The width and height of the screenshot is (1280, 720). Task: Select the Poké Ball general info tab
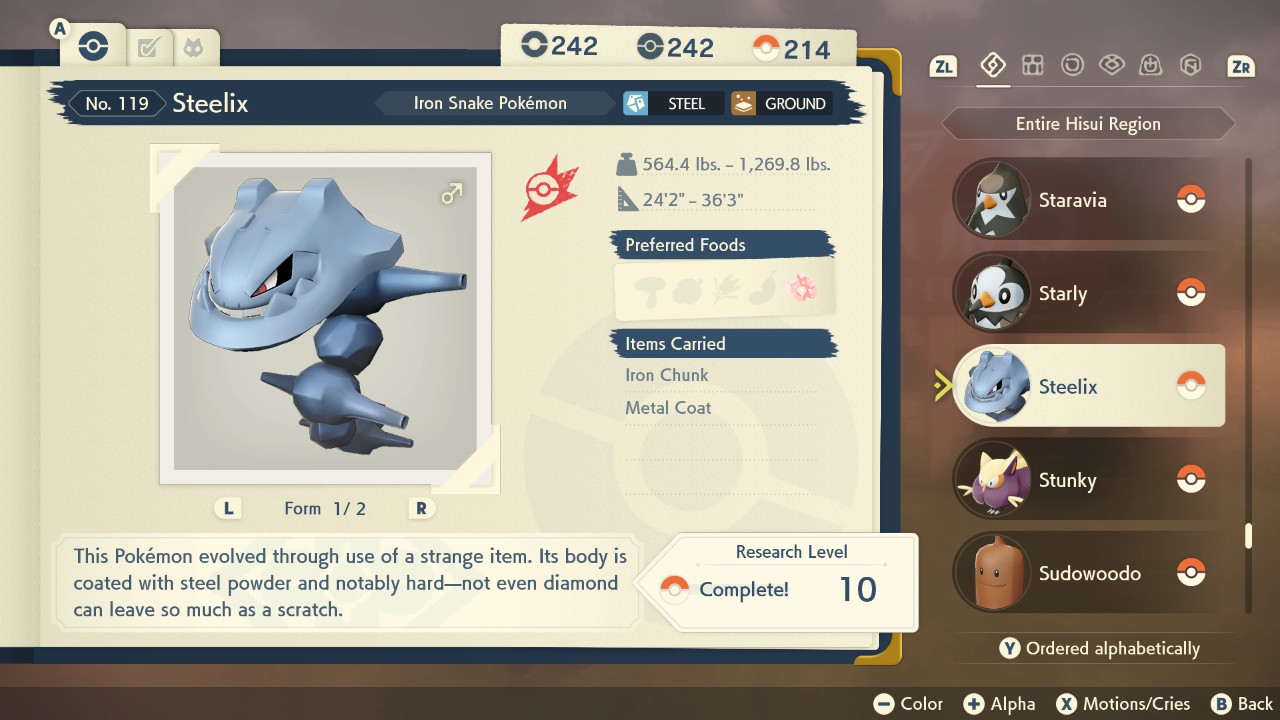93,46
